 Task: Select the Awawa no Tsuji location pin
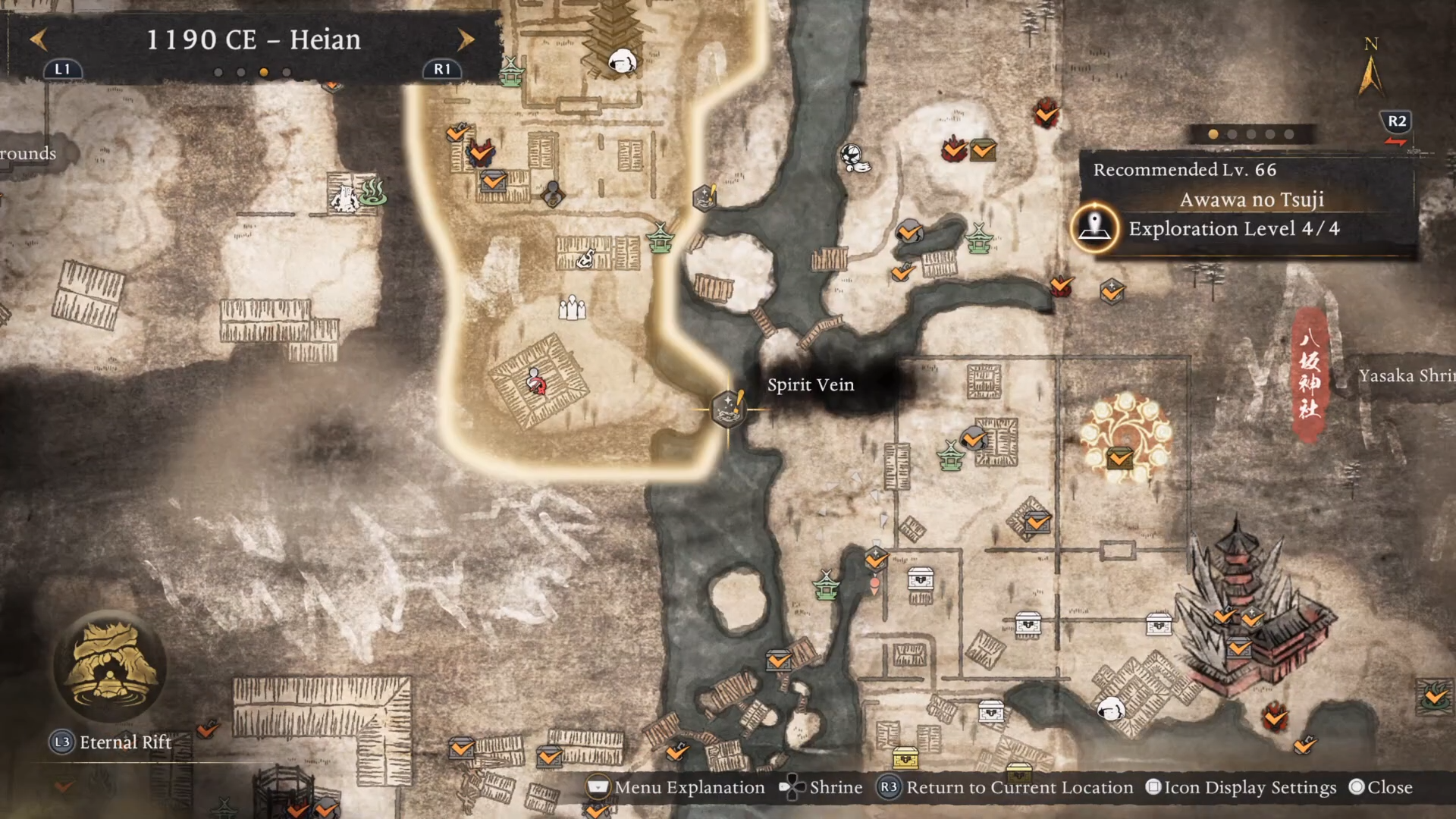click(1094, 227)
